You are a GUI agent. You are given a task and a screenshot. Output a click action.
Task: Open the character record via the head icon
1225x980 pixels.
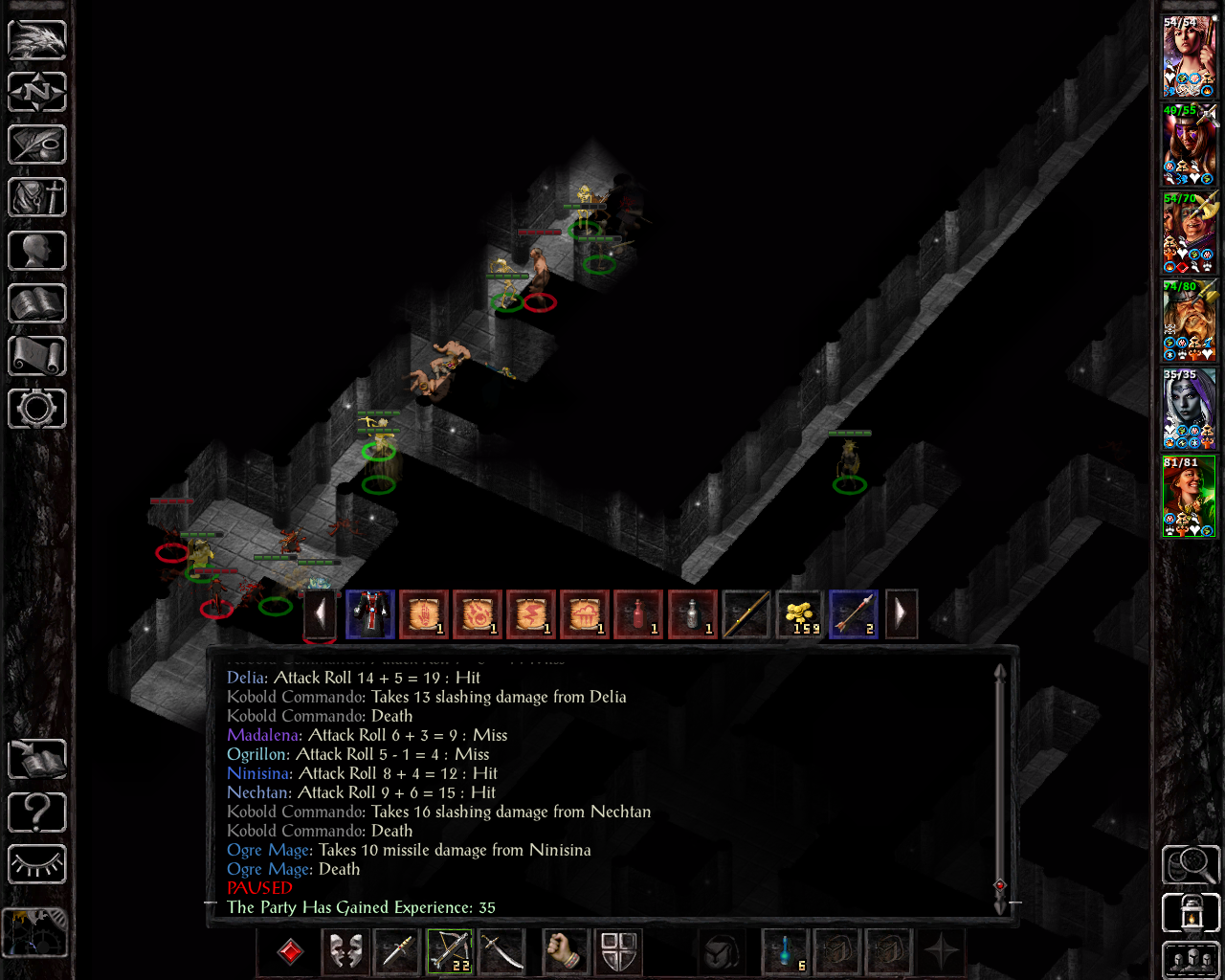click(x=37, y=251)
